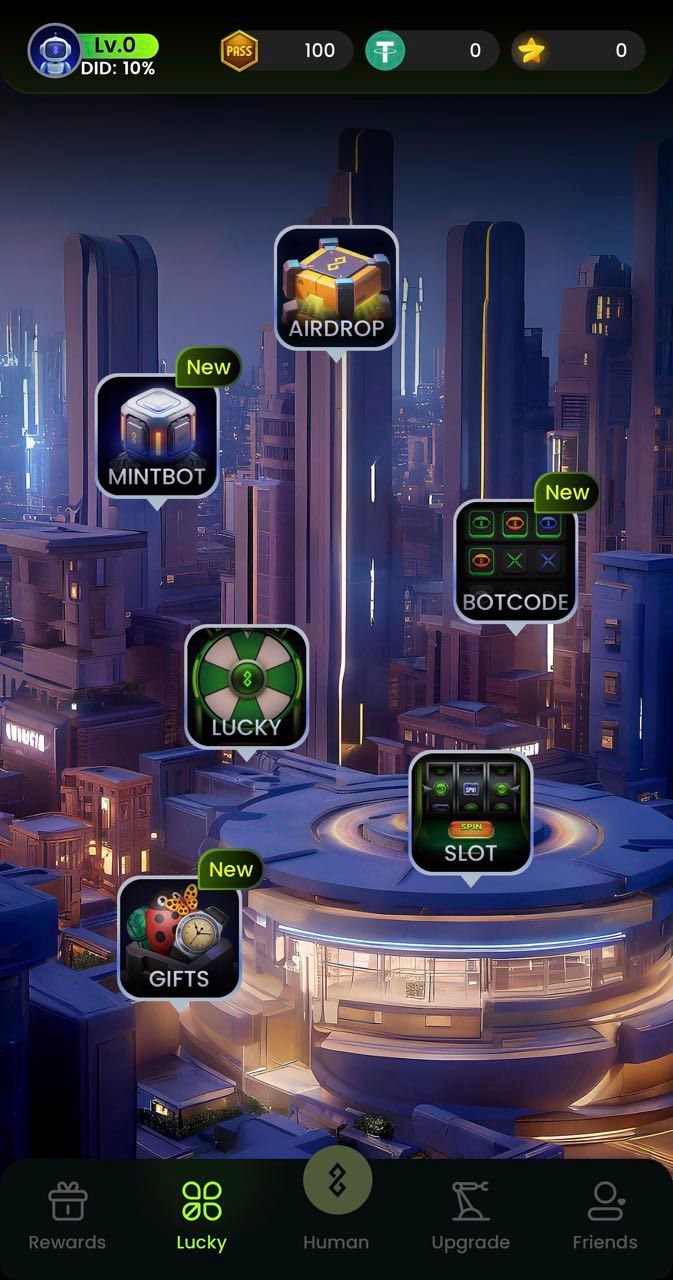Open the BOTCODE puzzle tile
673x1280 pixels.
(x=515, y=561)
